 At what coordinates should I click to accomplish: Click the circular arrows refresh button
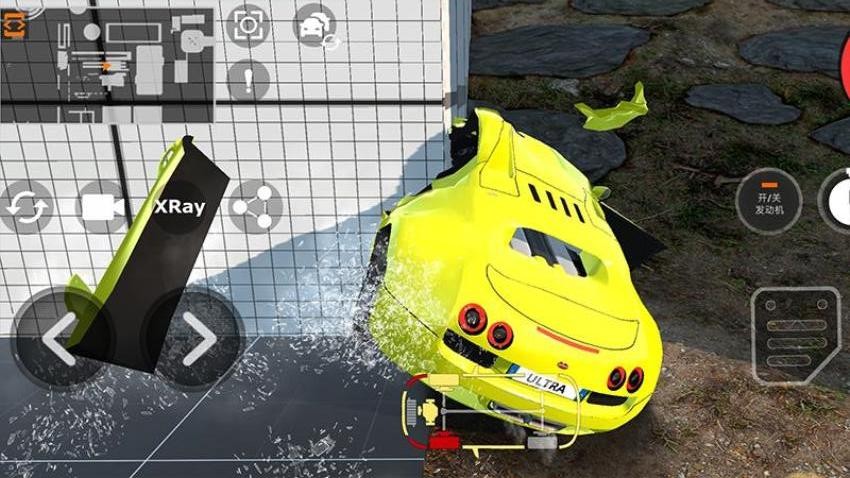pyautogui.click(x=26, y=208)
